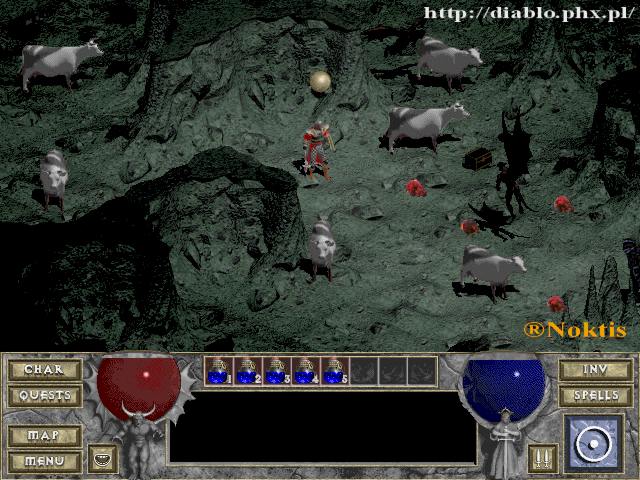Open the game MENU

pos(44,461)
